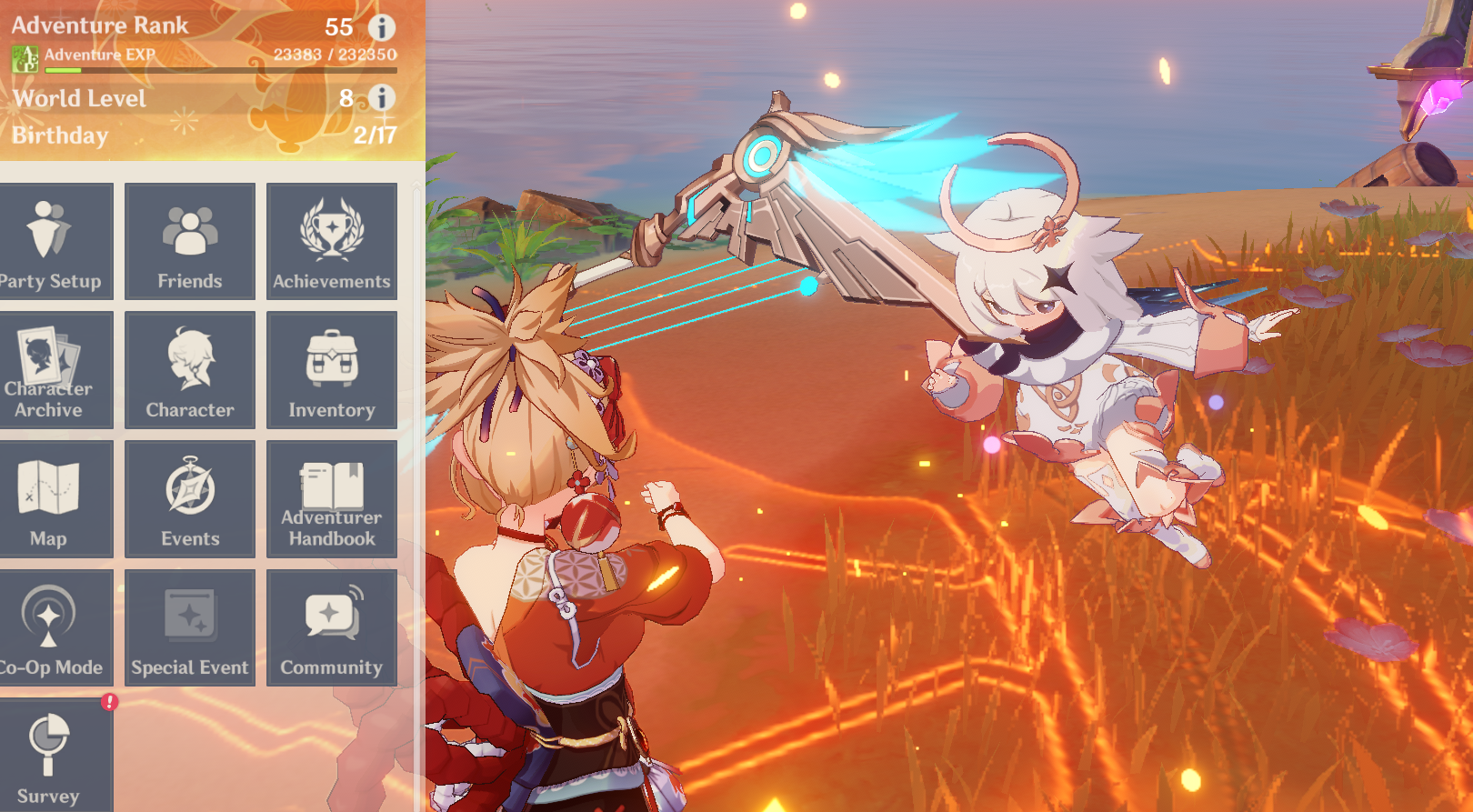Open the Character Archive
Viewport: 1473px width, 812px height.
(55, 370)
